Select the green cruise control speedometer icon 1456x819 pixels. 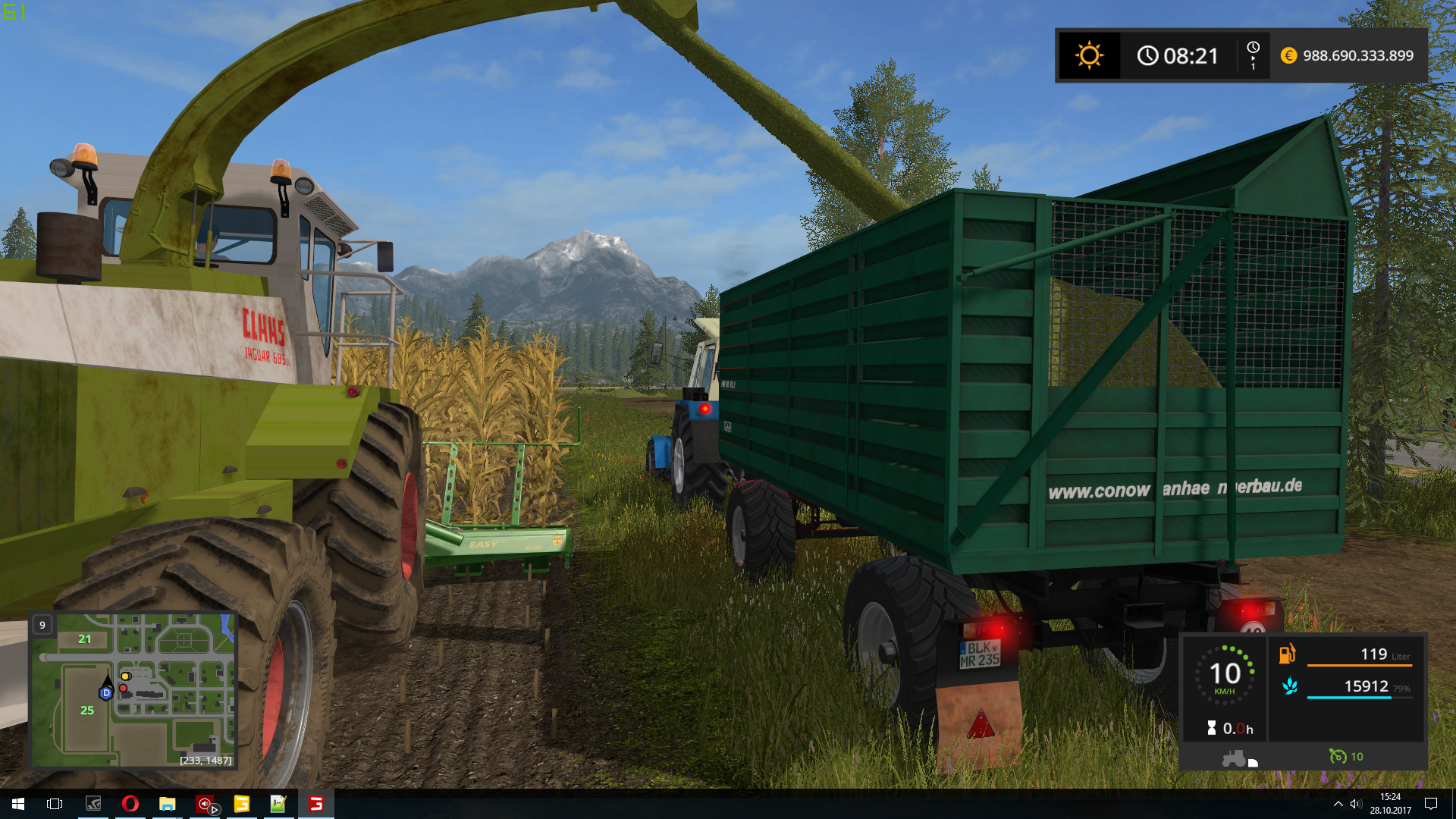point(1337,756)
